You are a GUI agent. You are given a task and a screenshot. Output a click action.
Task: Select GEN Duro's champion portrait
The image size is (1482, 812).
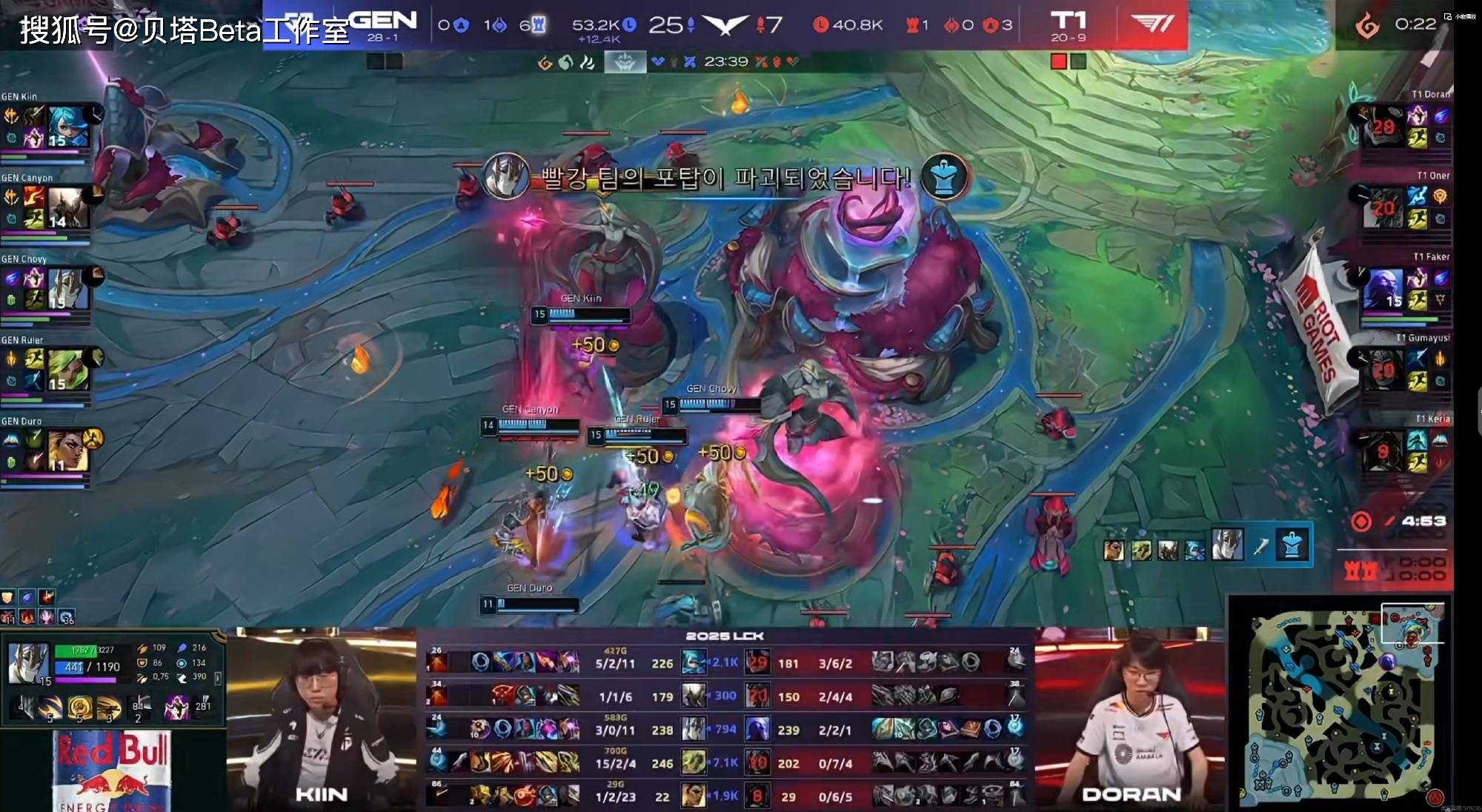coord(68,450)
